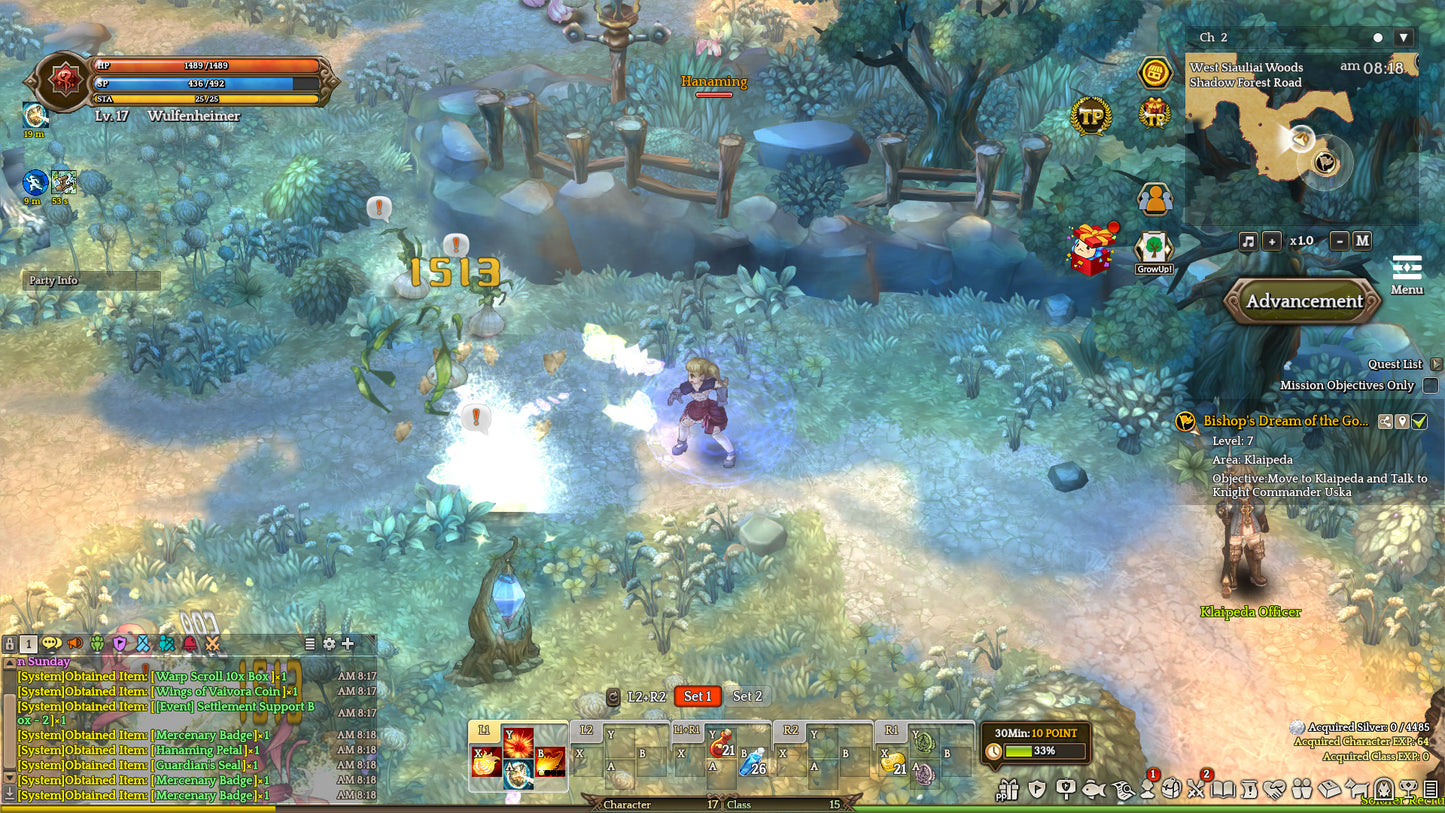Open the TP shop icon
The image size is (1445, 813).
1093,116
